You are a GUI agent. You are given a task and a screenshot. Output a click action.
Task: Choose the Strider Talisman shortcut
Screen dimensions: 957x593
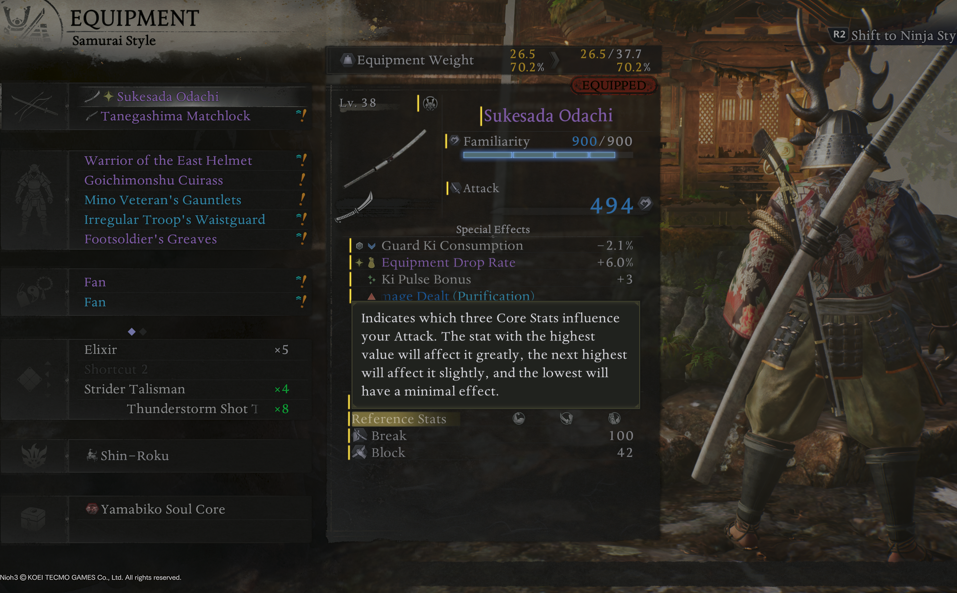(x=134, y=389)
